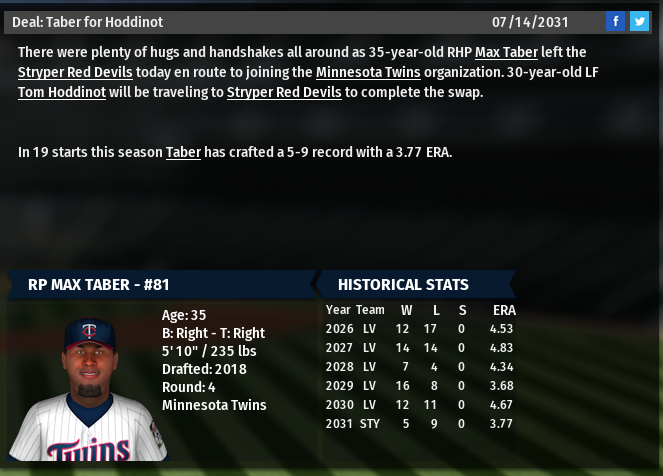Share this deal on Facebook
This screenshot has height=476, width=663.
615,21
